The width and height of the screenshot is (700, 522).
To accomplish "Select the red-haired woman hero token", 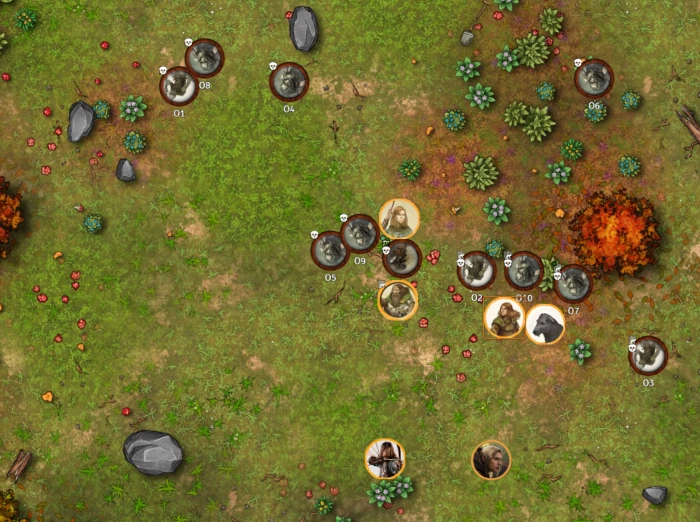I will click(504, 318).
